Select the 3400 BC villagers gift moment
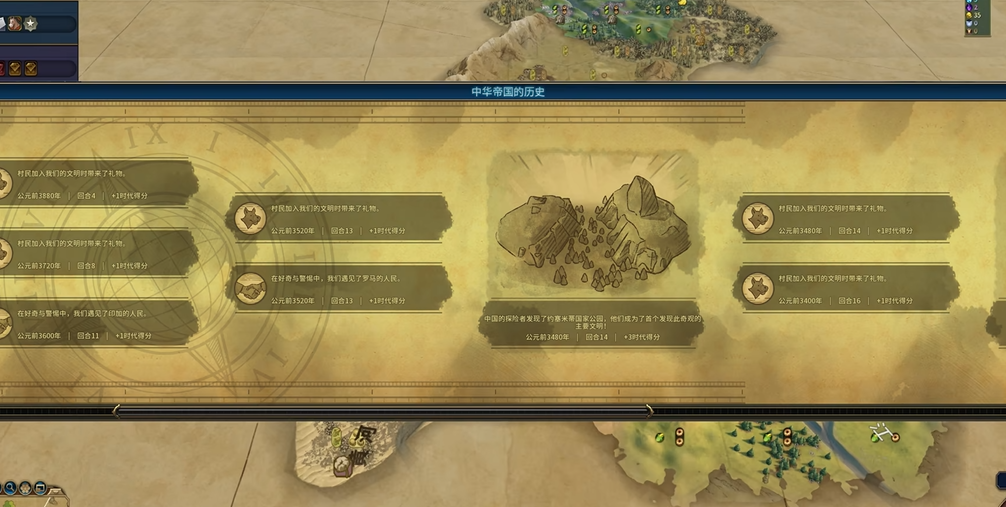Viewport: 1006px width, 507px height. point(846,288)
